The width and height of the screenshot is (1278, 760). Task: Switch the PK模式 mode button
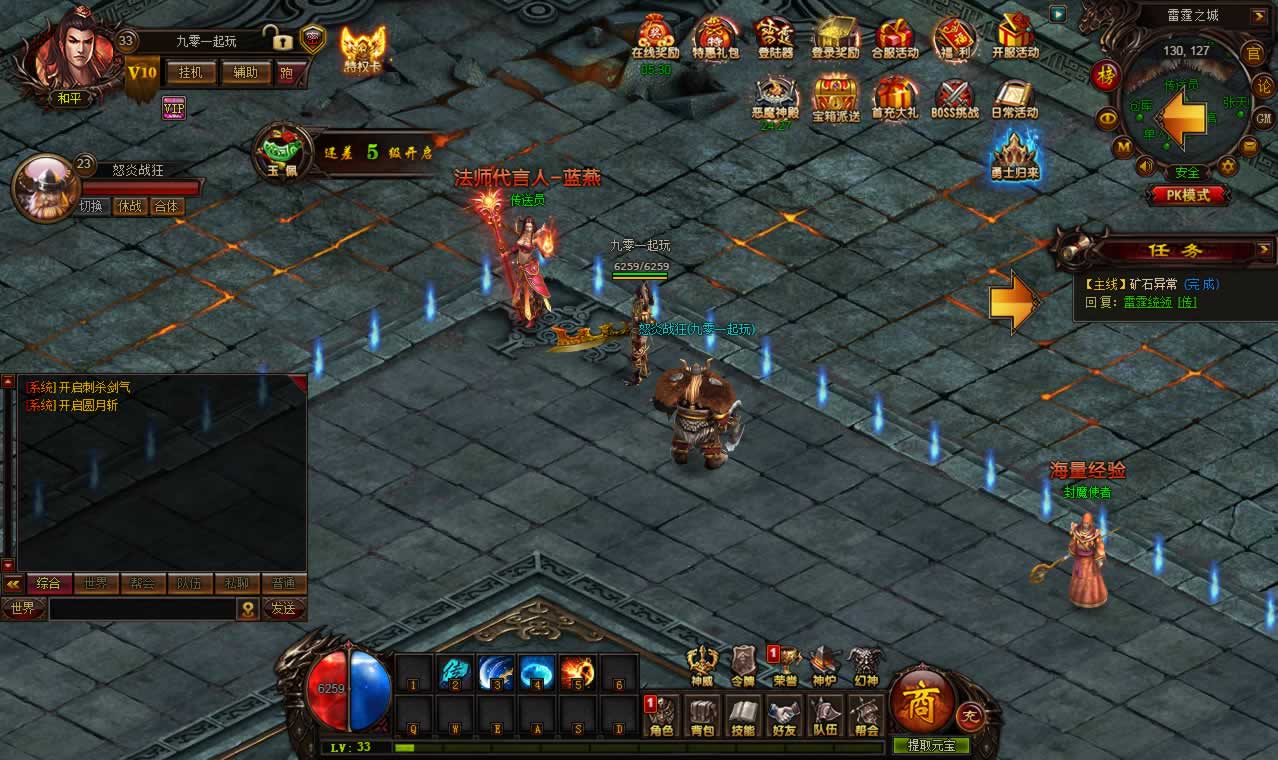1188,195
